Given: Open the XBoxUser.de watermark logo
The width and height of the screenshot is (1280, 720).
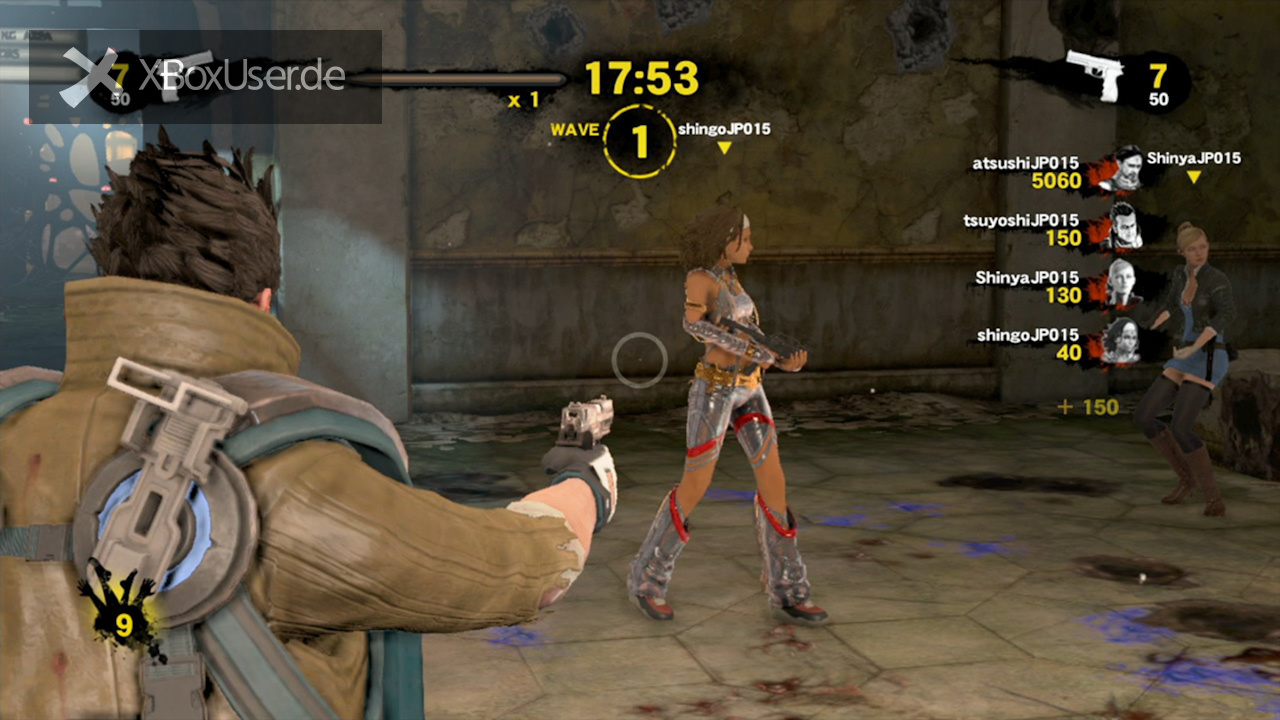Looking at the screenshot, I should (205, 76).
